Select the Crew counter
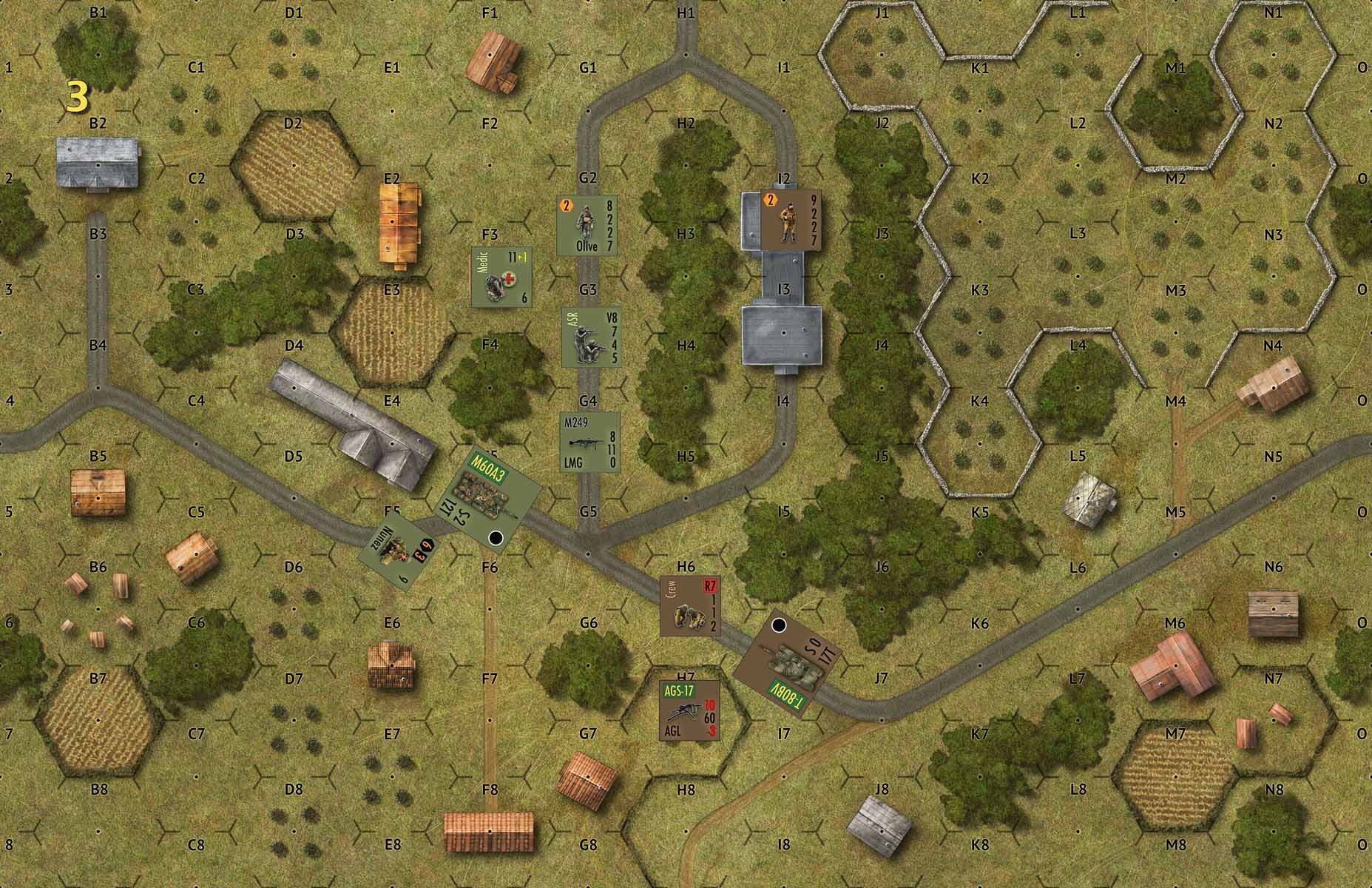 (689, 607)
